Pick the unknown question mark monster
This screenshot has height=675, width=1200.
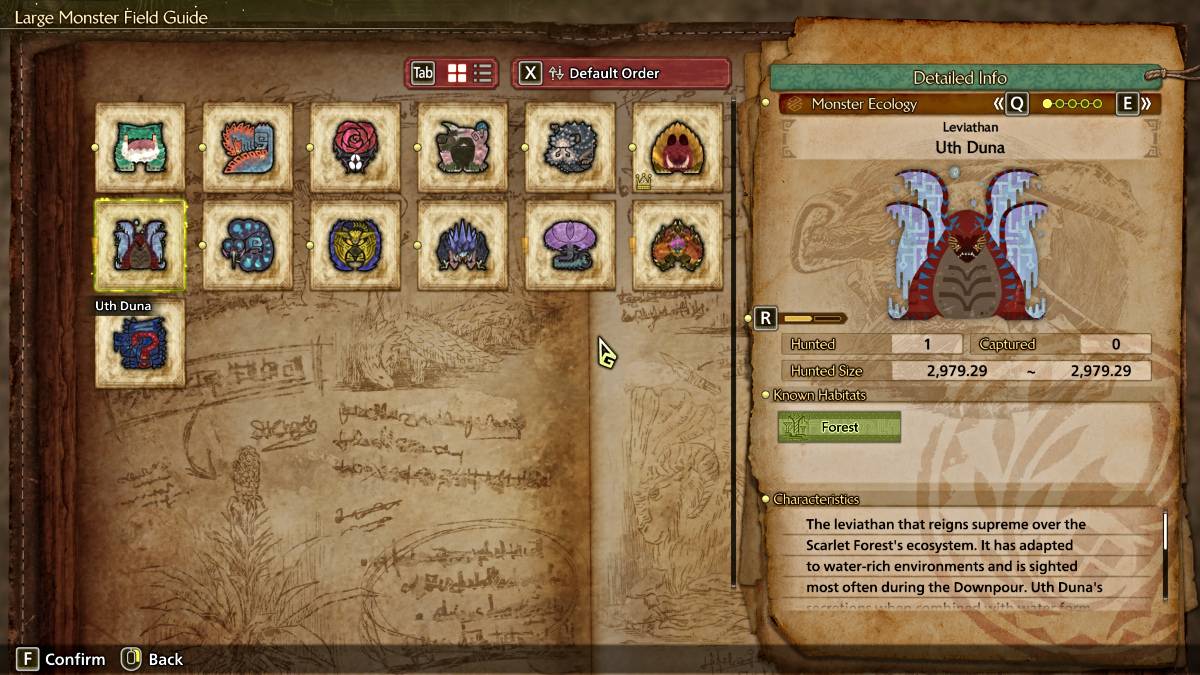(140, 343)
